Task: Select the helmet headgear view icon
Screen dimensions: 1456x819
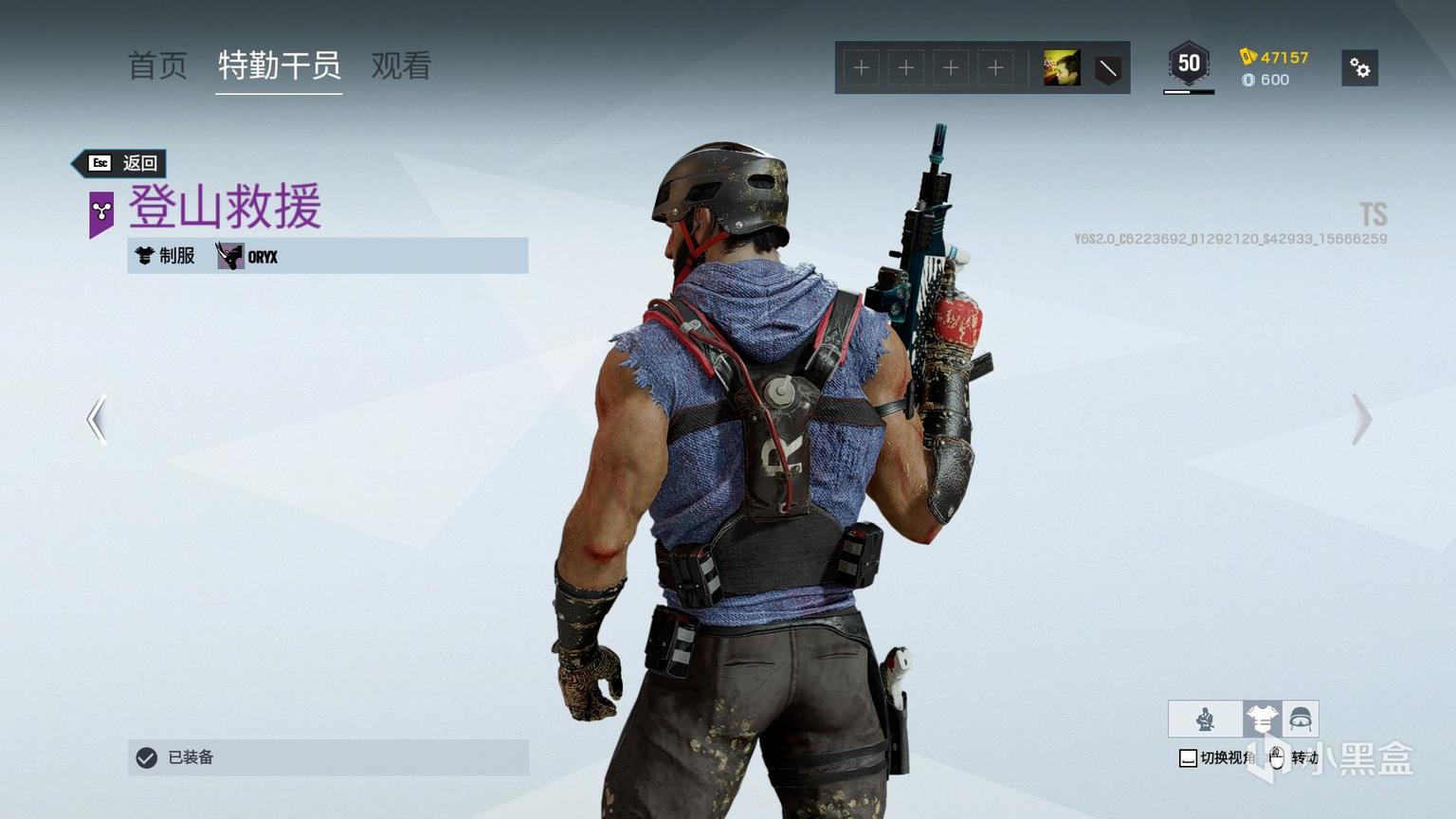Action: pos(1301,719)
